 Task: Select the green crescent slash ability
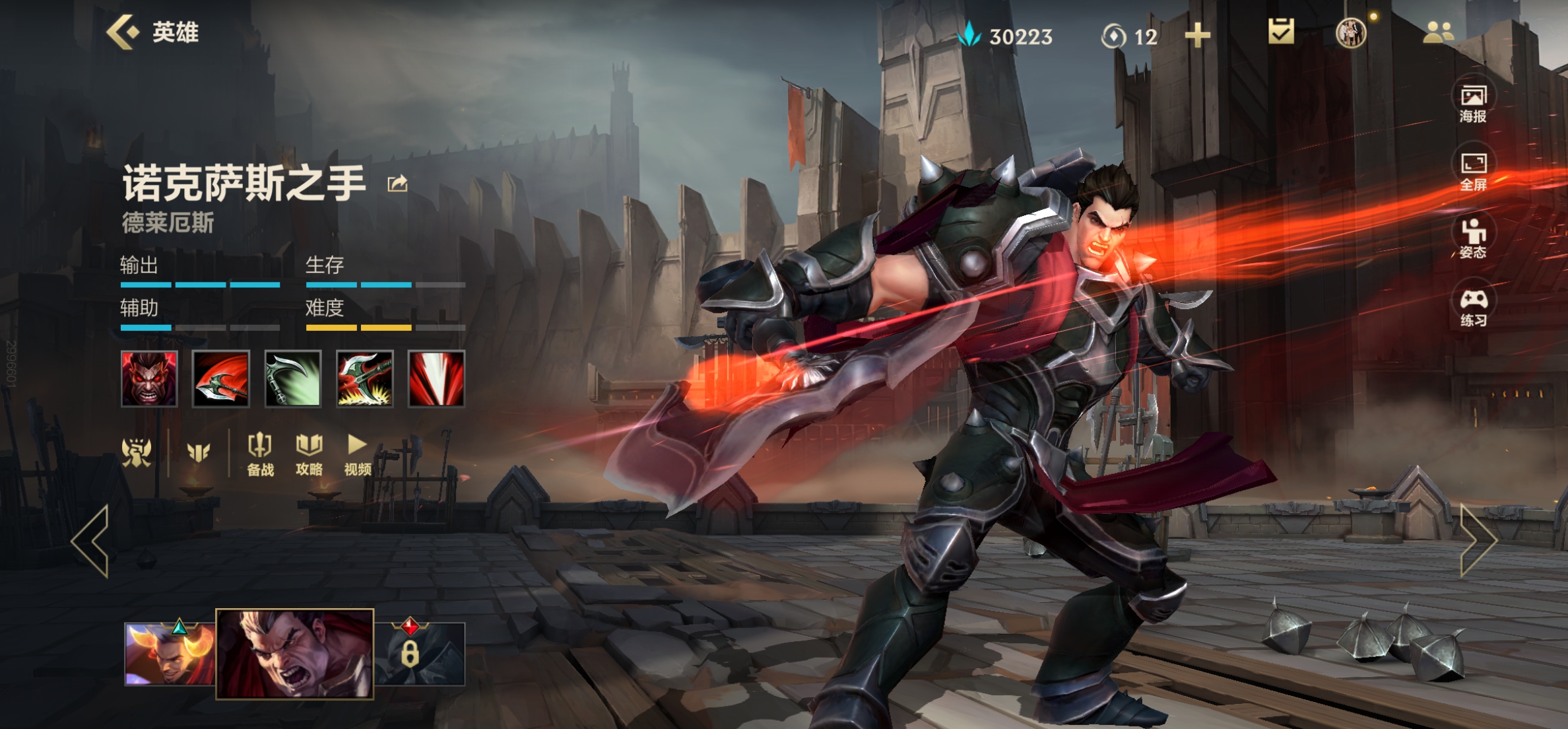tap(293, 379)
